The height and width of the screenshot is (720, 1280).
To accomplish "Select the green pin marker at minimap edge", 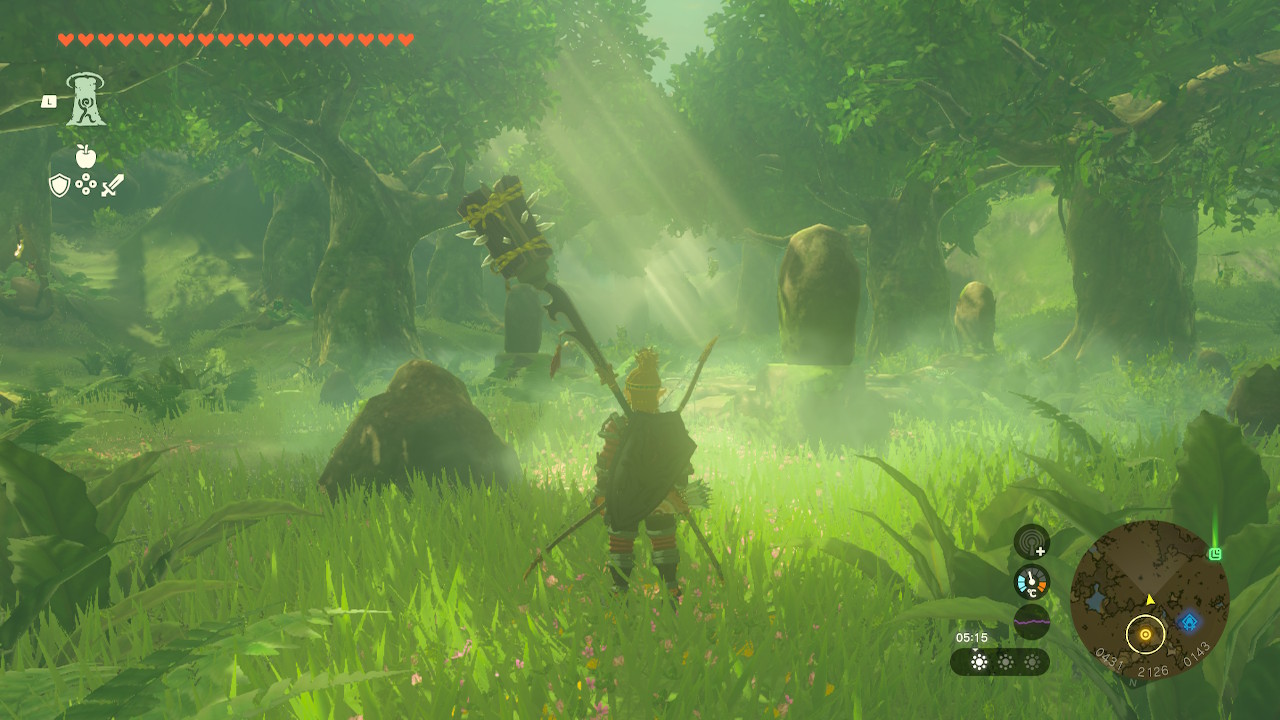I will coord(1215,553).
